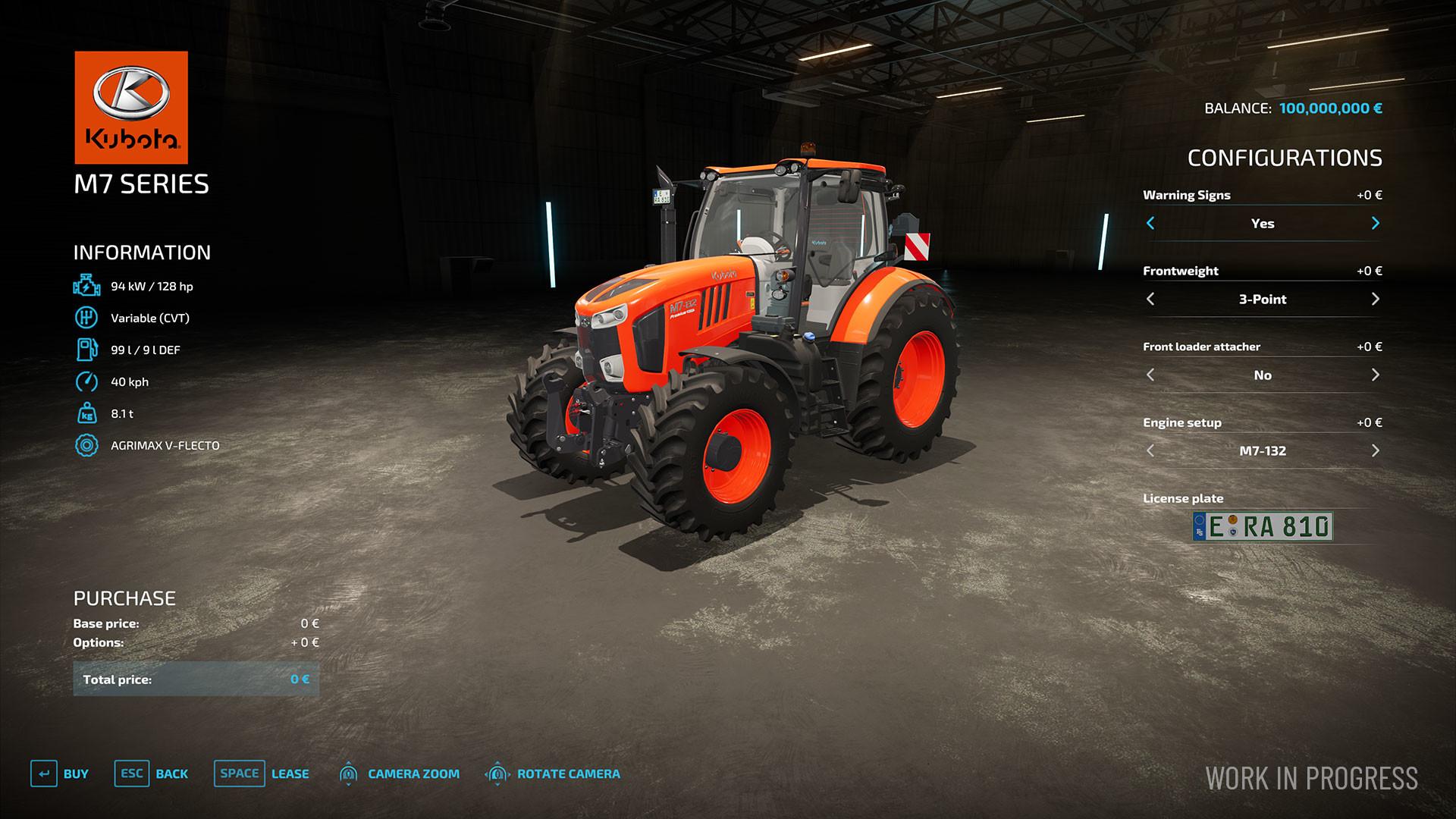Click the Camera Zoom mouse icon

(x=348, y=774)
